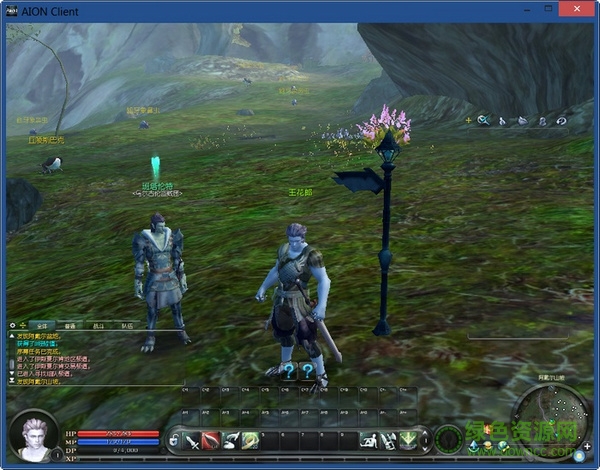
Task: Use the crossed swords auto-attack skill
Action: (193, 440)
